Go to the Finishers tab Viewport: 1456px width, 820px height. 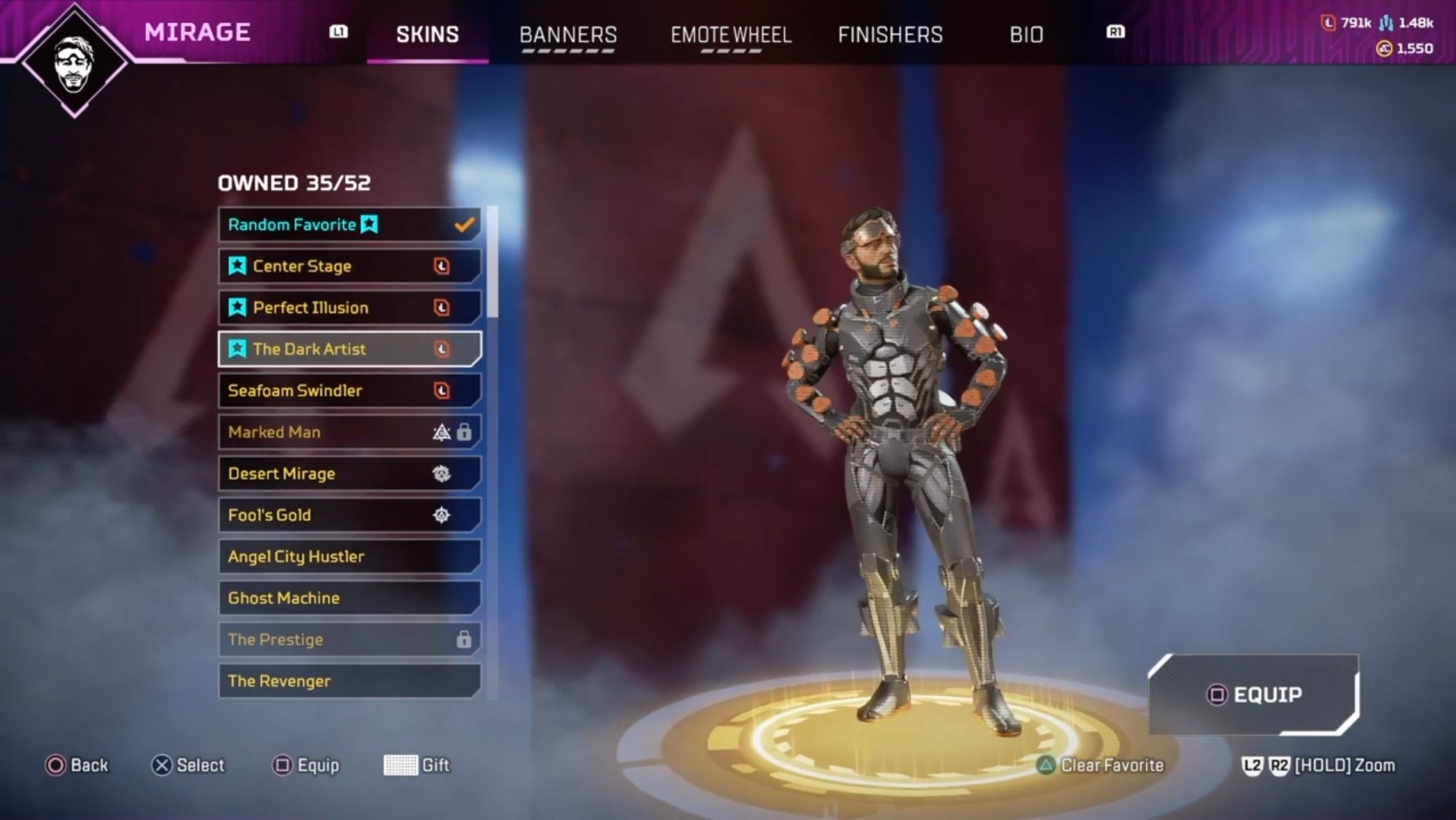tap(890, 35)
